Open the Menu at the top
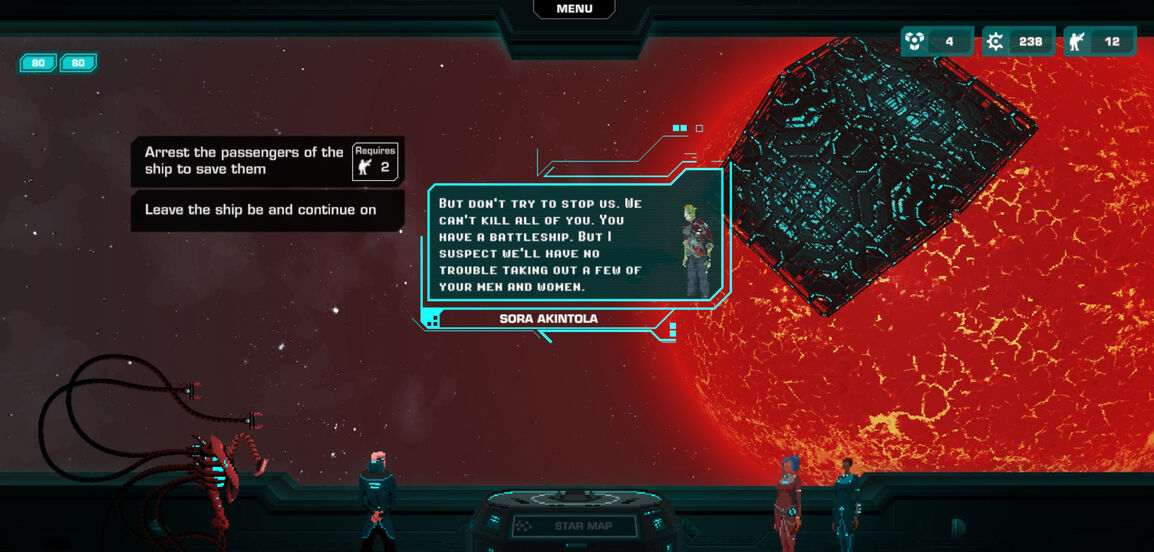 click(x=574, y=9)
